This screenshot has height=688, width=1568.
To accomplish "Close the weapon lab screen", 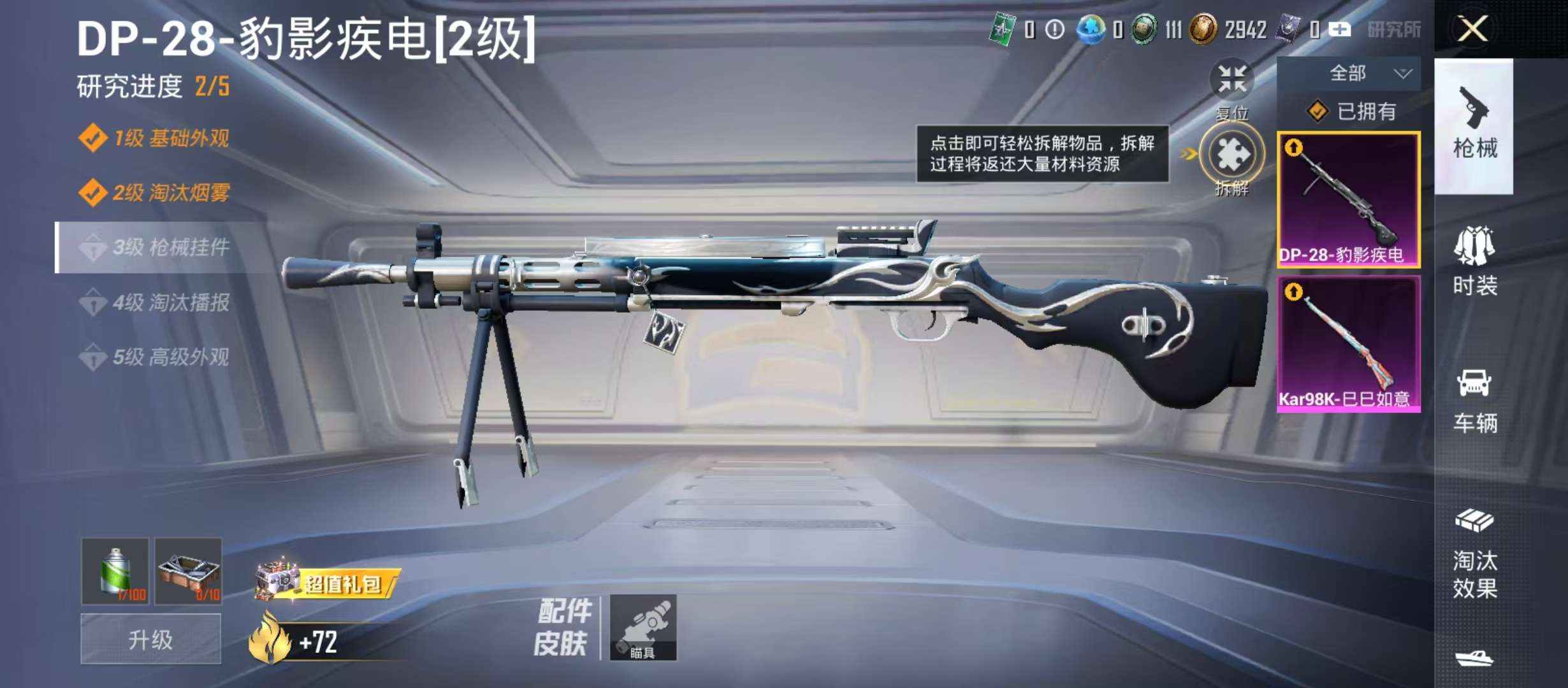I will pos(1472,29).
